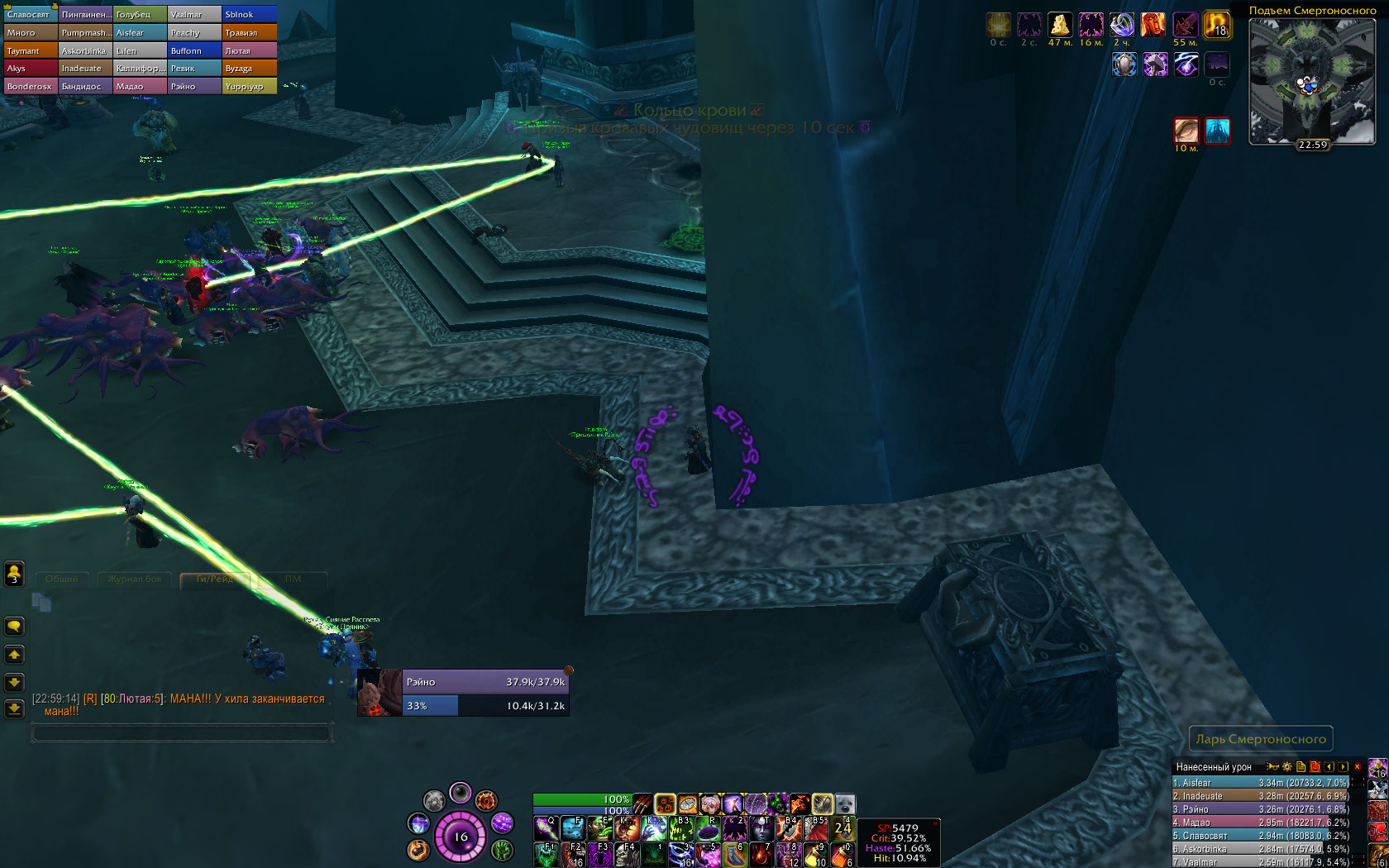
Task: Open the minimap
Action: pos(1311,81)
